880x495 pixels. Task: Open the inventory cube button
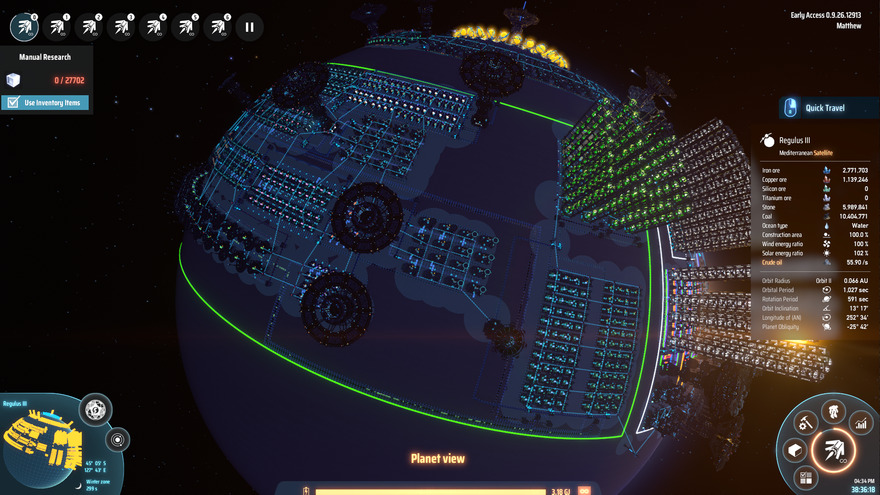[x=794, y=451]
